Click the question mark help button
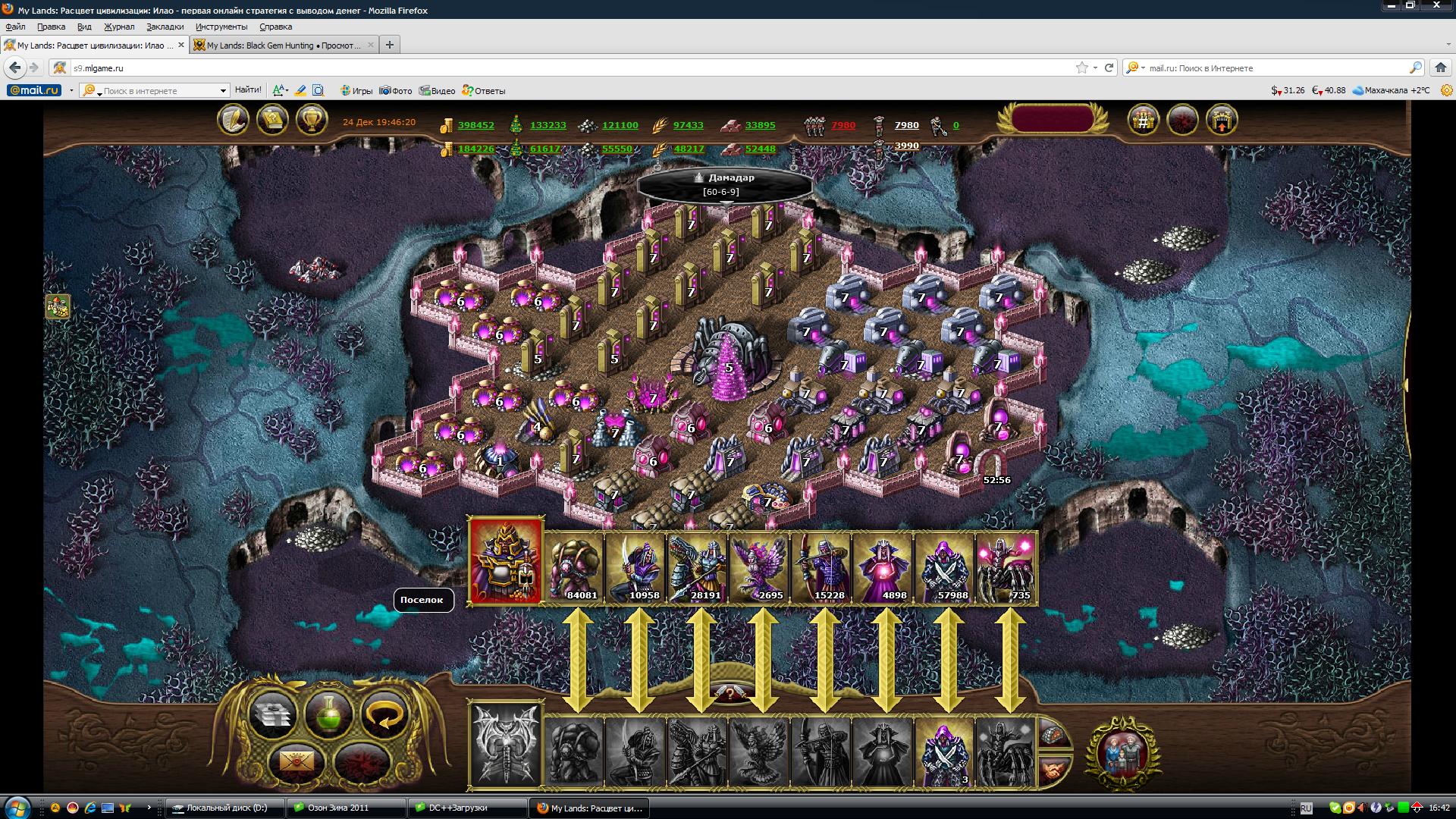1456x819 pixels. [x=729, y=692]
